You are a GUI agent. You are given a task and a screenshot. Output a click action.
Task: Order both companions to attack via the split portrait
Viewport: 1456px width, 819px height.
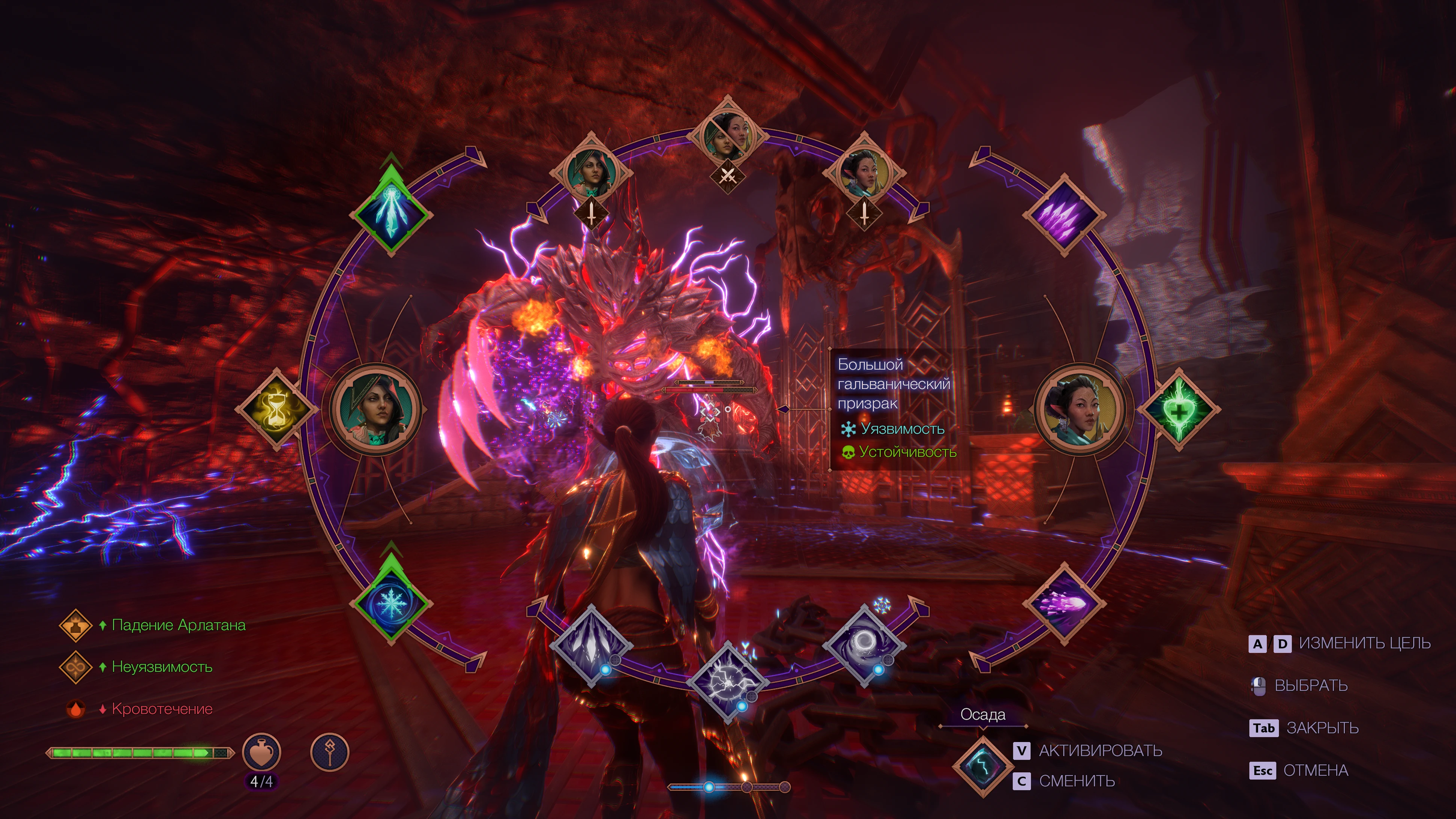point(728,136)
